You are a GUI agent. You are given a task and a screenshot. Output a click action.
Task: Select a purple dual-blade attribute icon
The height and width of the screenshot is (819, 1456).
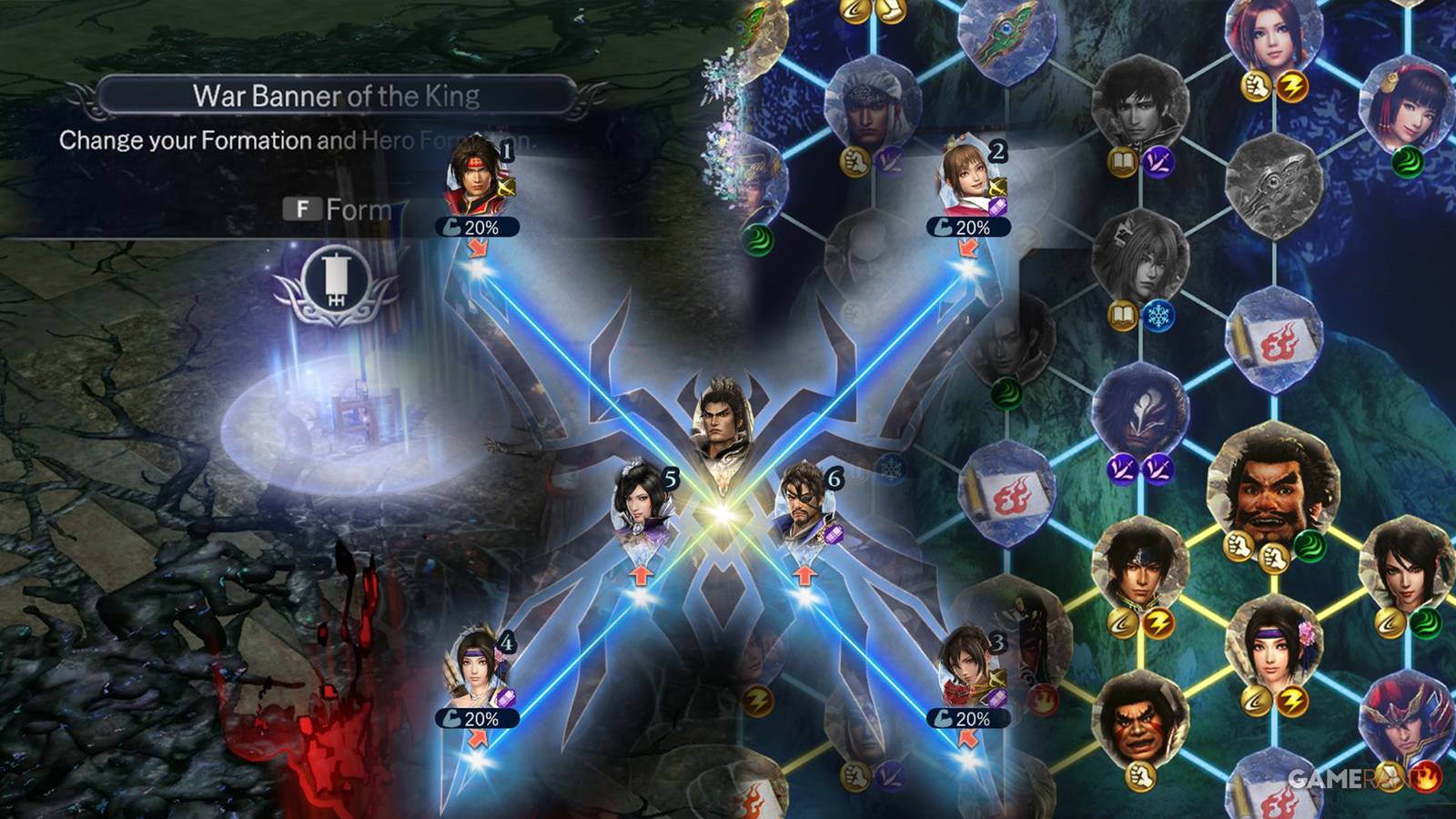point(1158,162)
